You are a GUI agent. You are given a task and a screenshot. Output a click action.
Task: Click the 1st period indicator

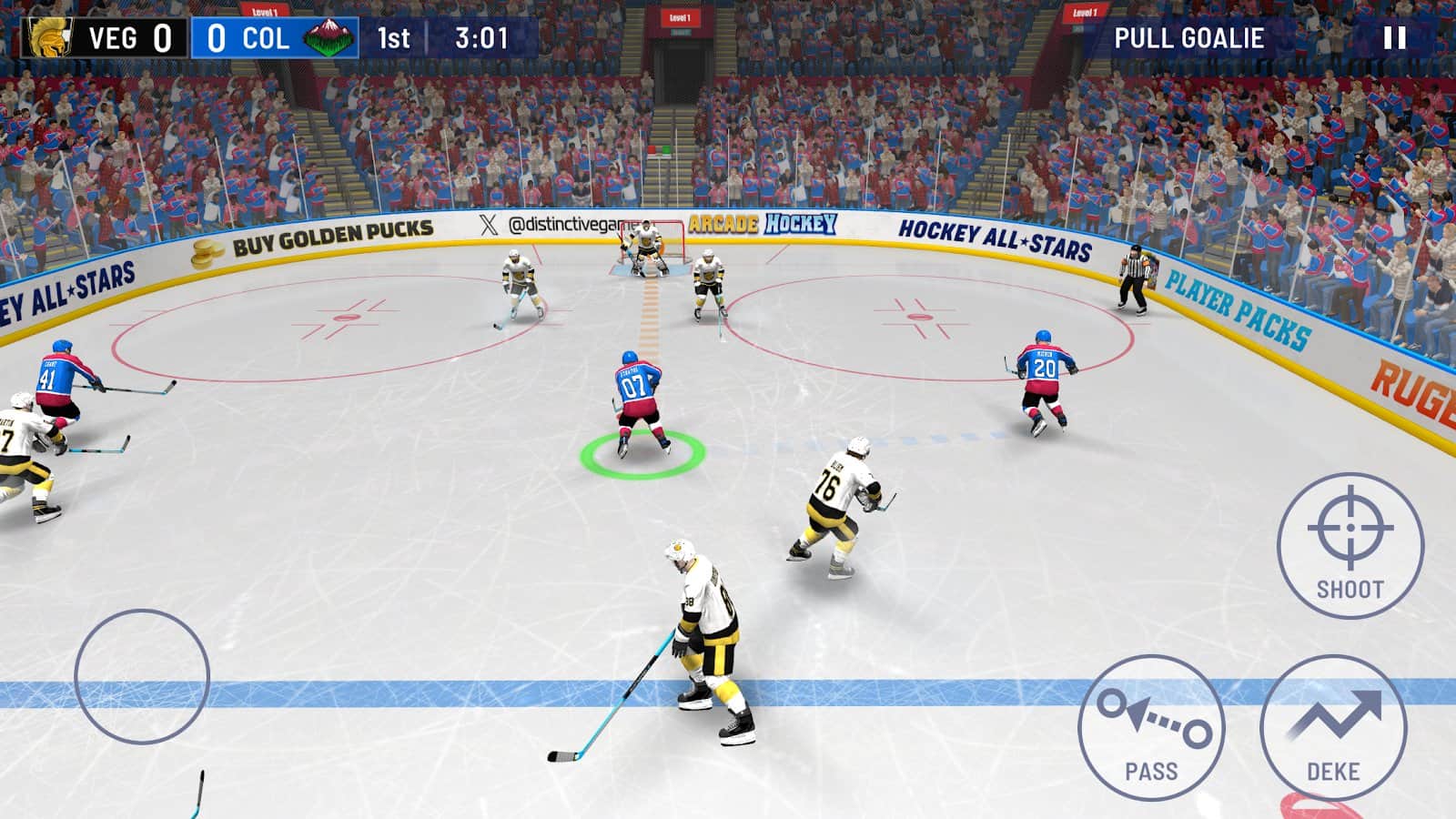393,37
